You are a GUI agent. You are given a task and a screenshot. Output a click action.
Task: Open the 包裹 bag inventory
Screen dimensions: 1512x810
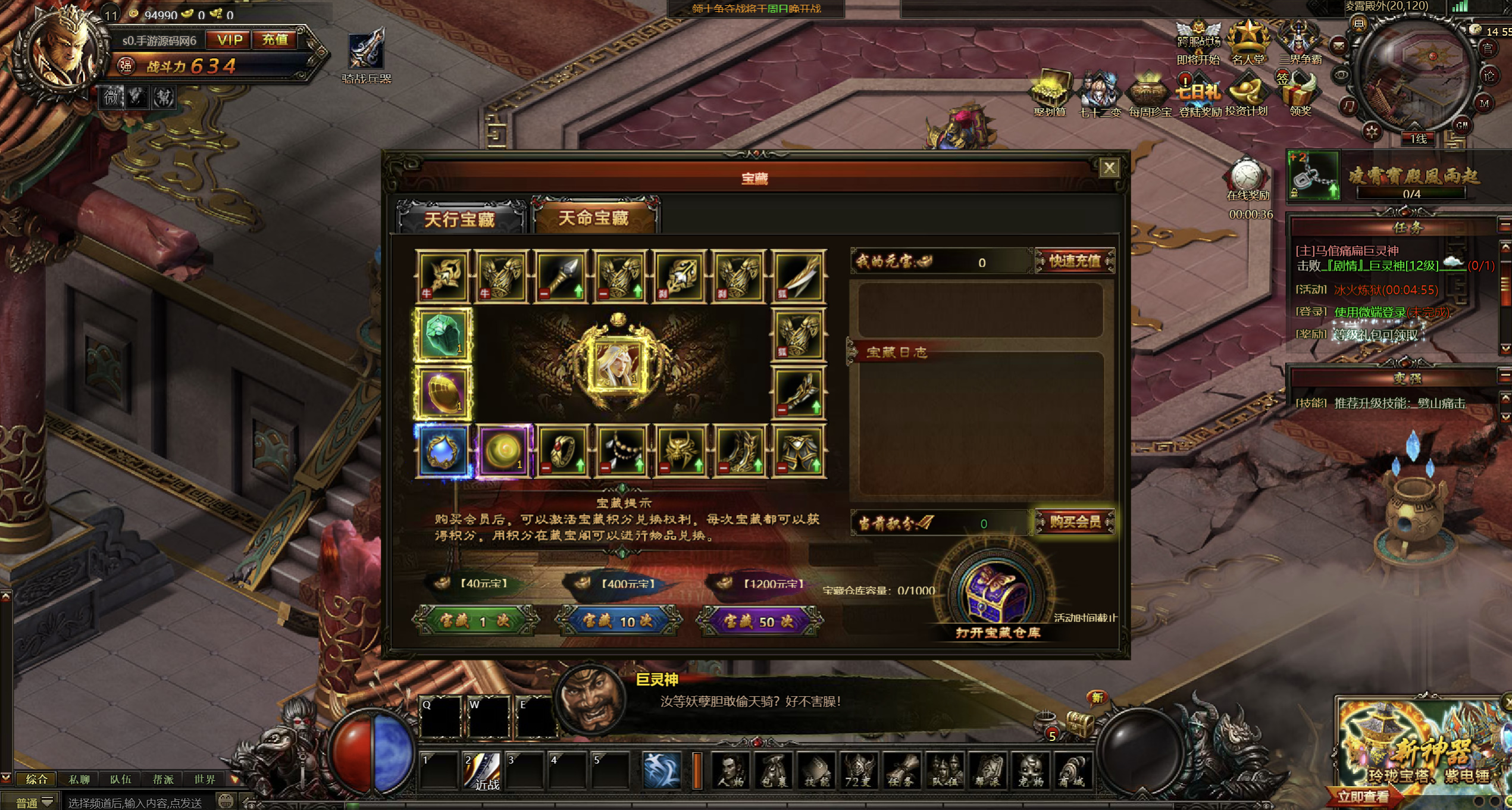click(x=774, y=770)
